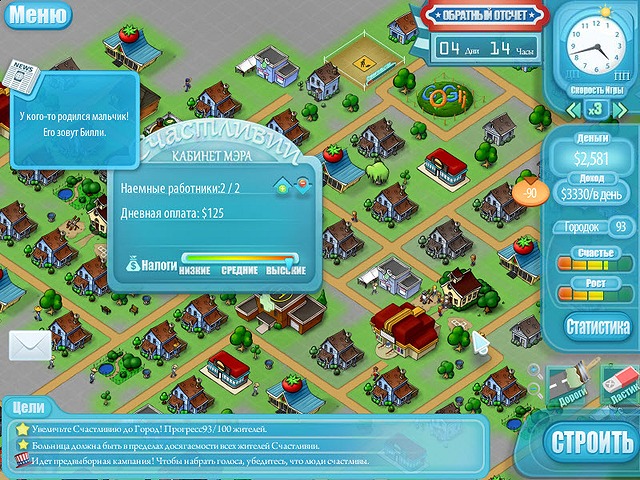Click the newspaper news icon
Viewport: 640px width, 480px height.
click(22, 74)
